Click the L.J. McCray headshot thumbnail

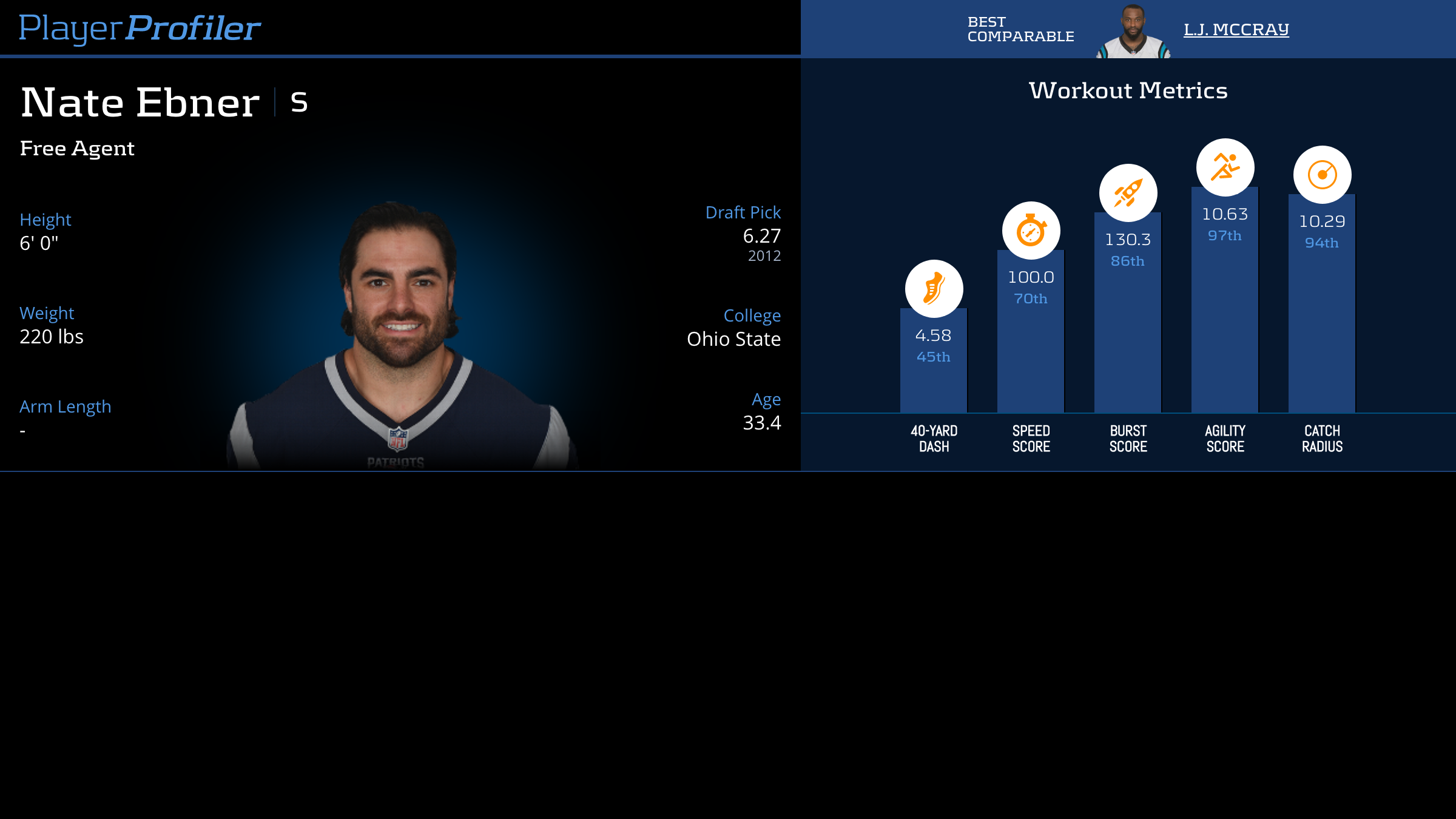(1133, 32)
